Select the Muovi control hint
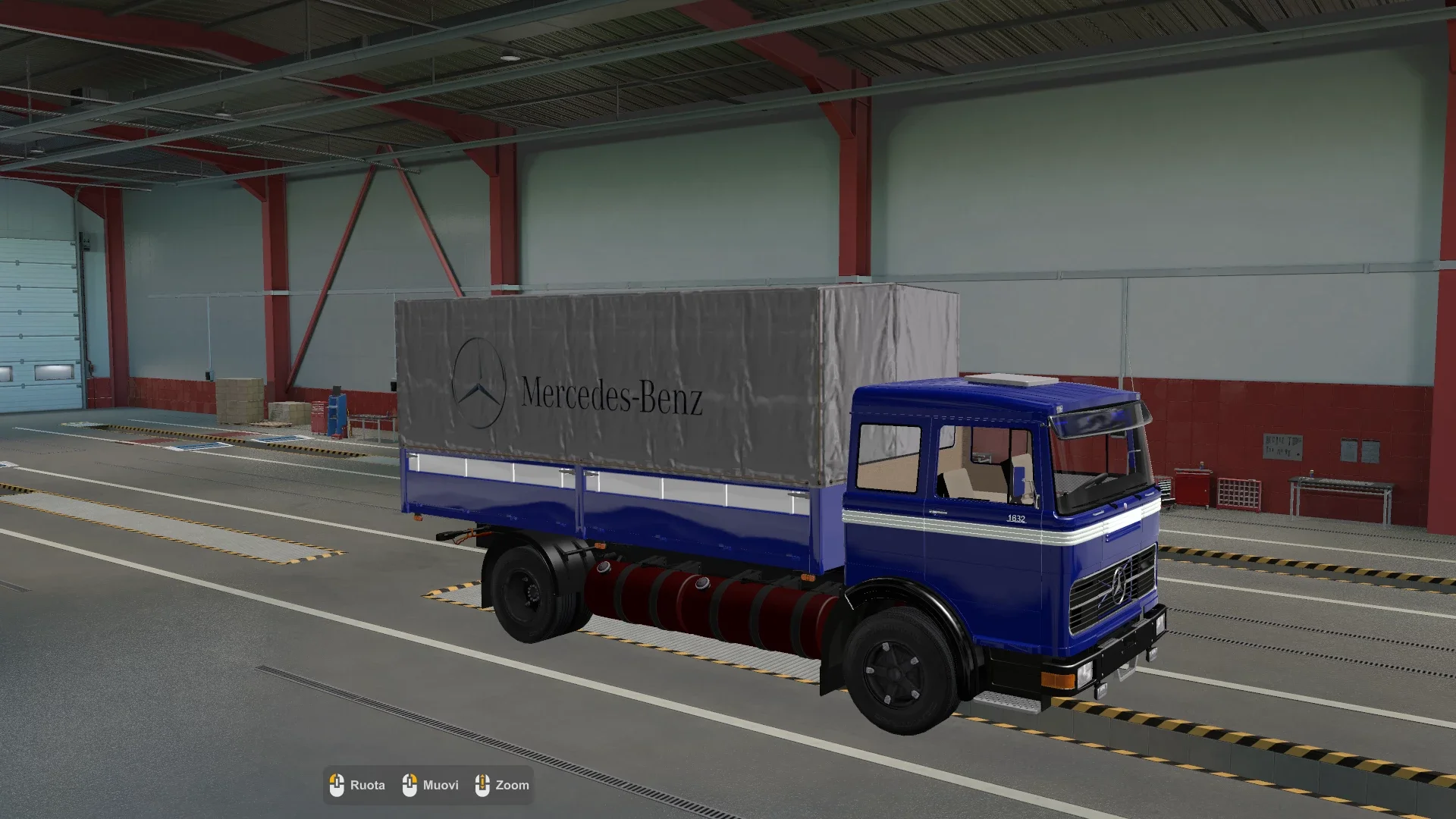 440,785
